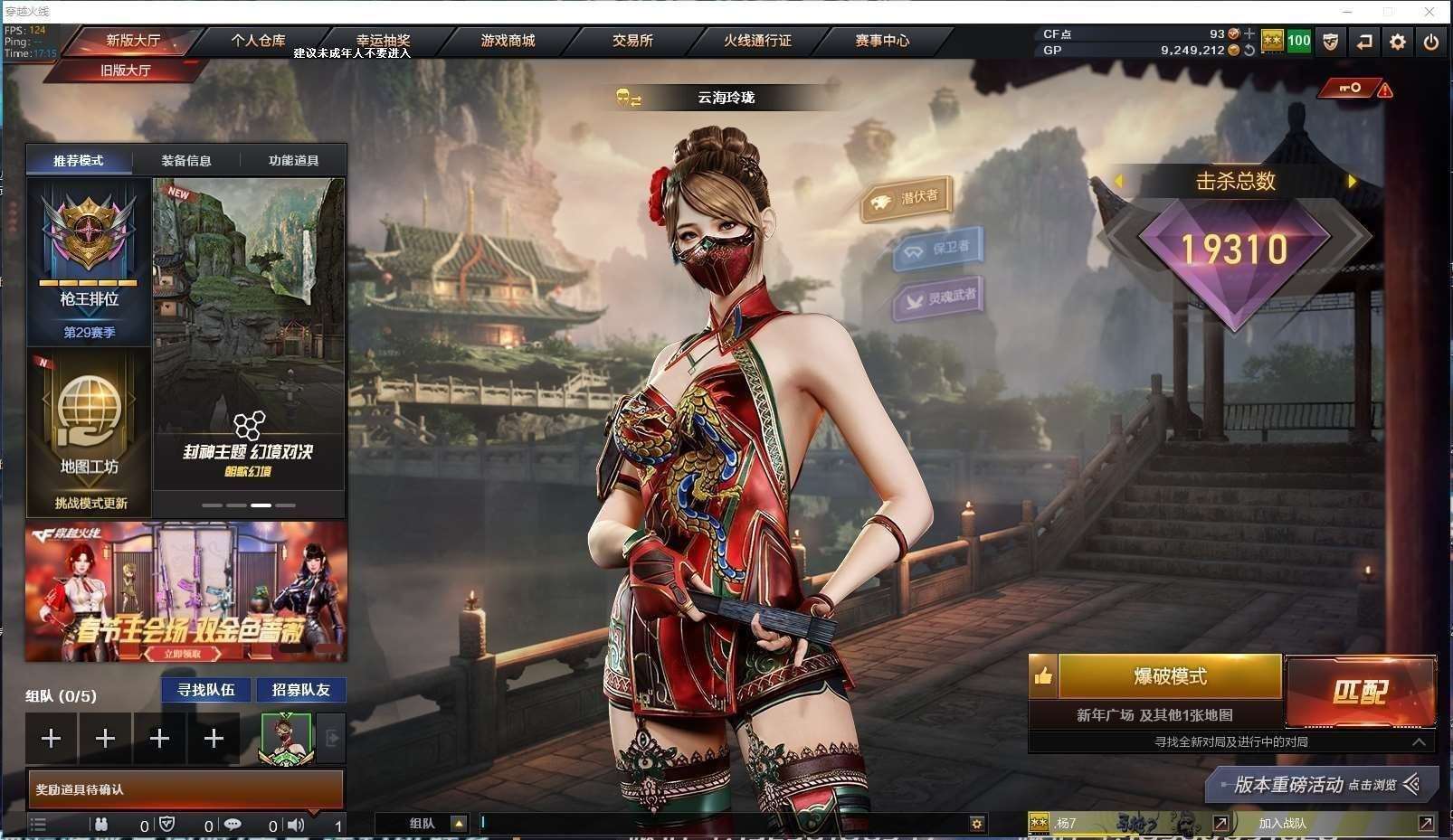Open the 个人仓库 personal warehouse menu
The height and width of the screenshot is (840, 1453).
pyautogui.click(x=258, y=41)
